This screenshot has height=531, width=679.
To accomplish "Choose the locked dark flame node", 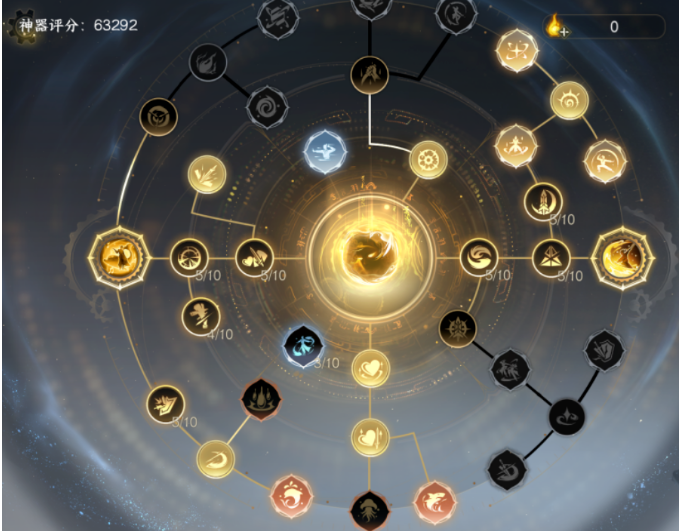I will [208, 62].
